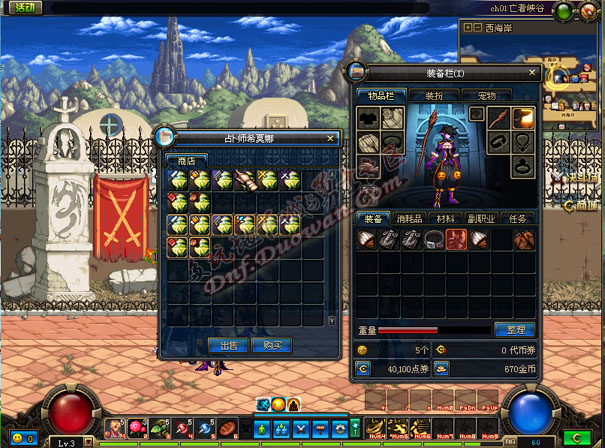Image resolution: width=605 pixels, height=448 pixels.
Task: Switch to the 装扮 avatar tab
Action: point(436,95)
